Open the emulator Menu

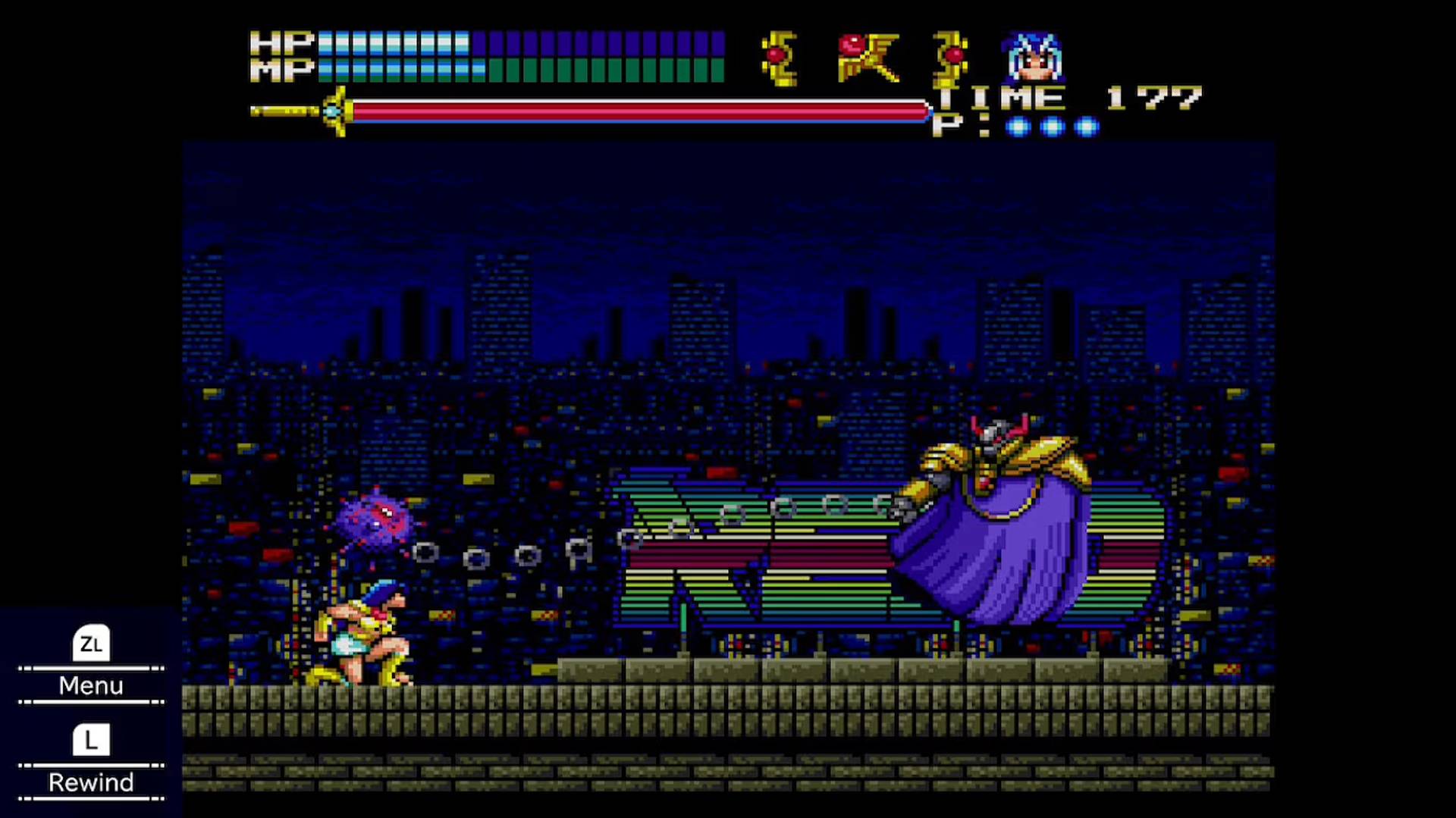[x=90, y=685]
